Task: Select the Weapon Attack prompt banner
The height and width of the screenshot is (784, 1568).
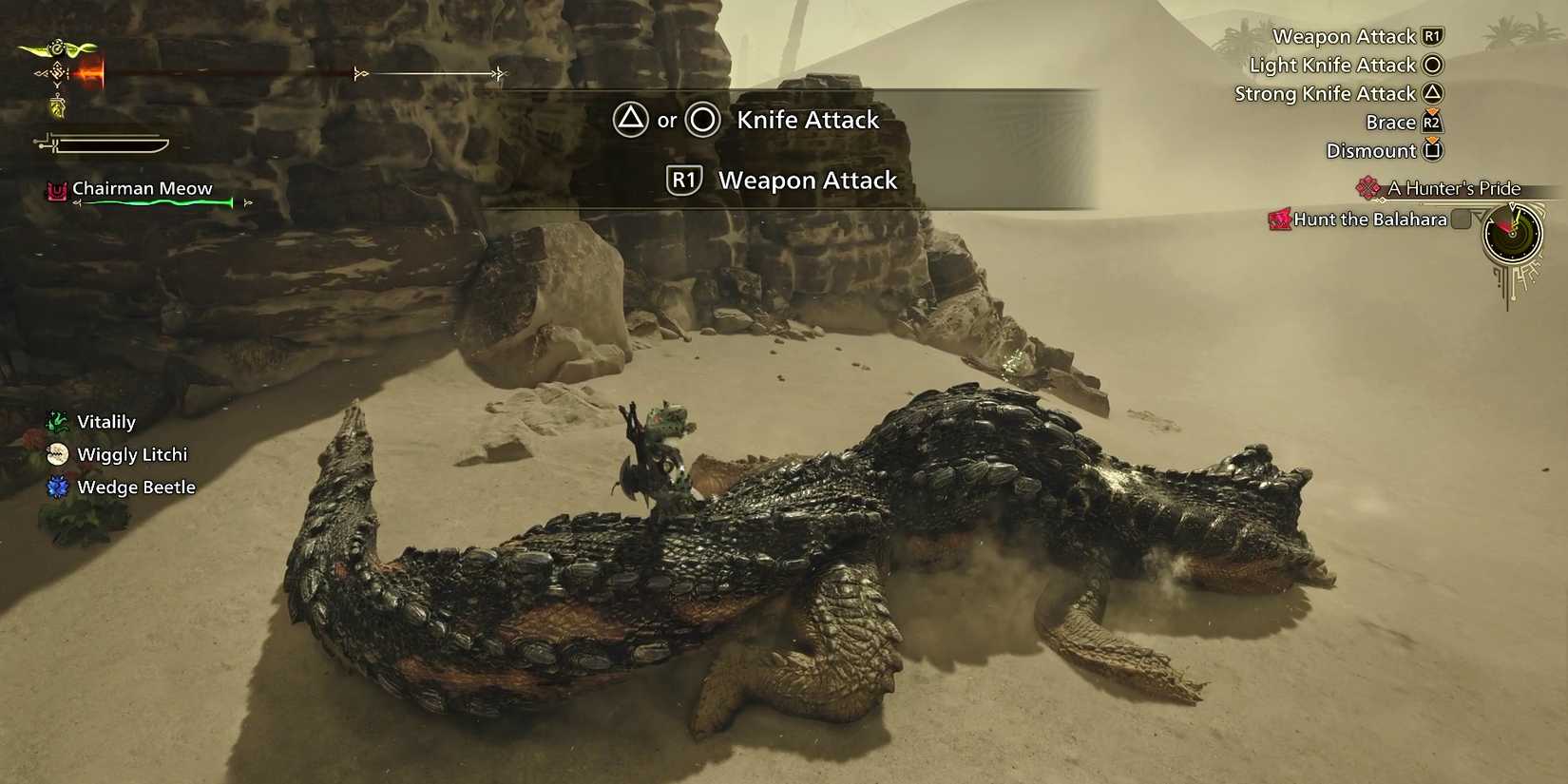Action: click(806, 180)
